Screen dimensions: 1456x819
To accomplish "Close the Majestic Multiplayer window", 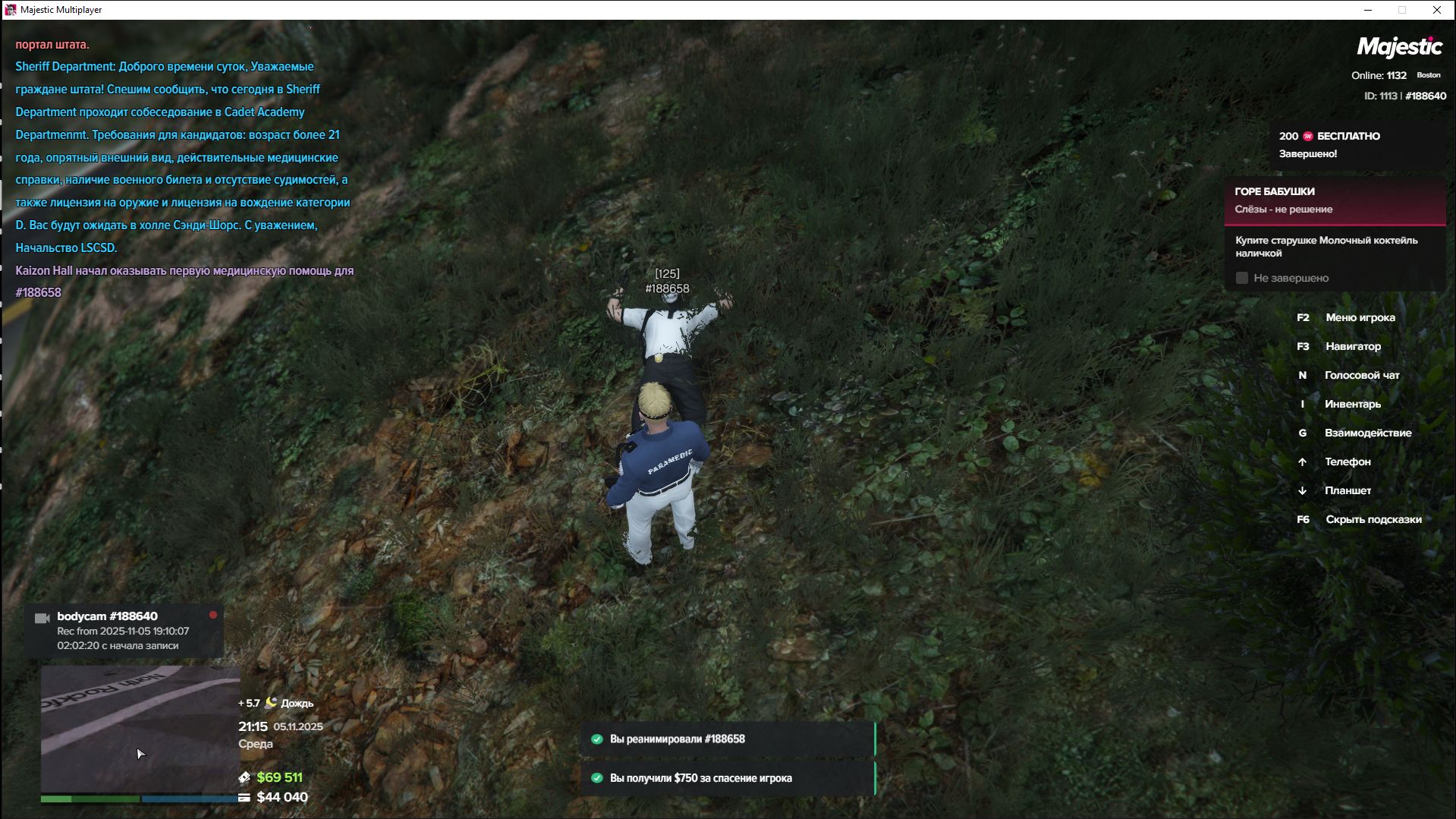I will click(1436, 10).
